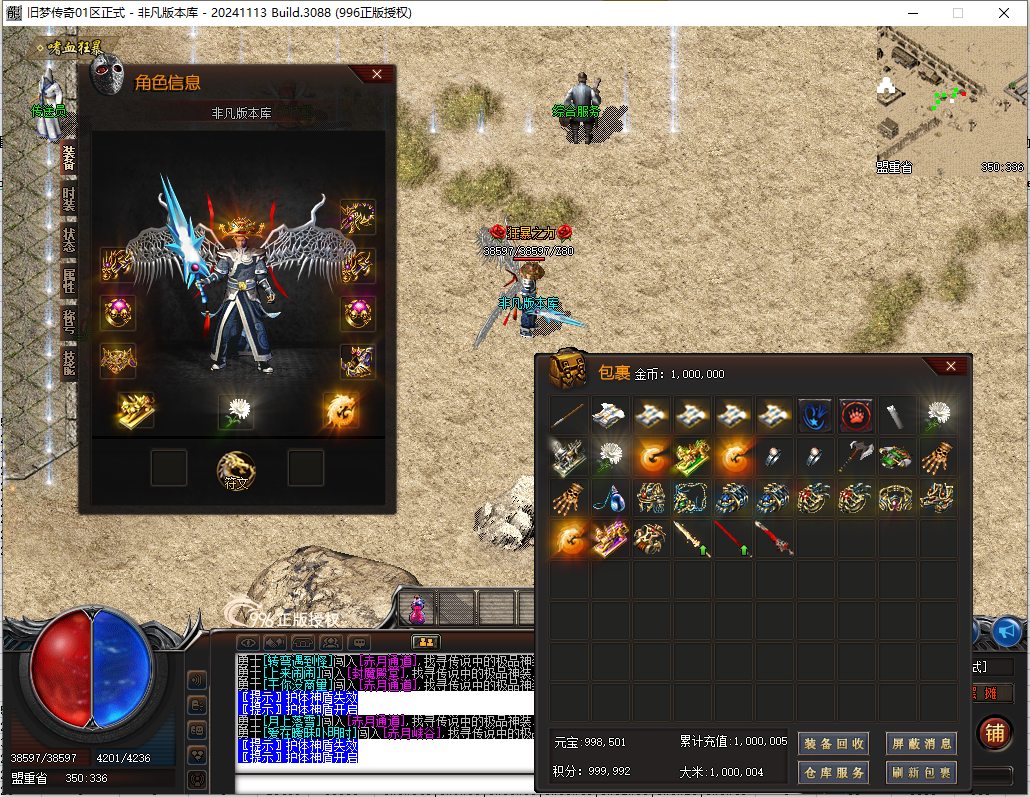The image size is (1030, 797).
Task: Switch to the 技能 skills tab
Action: pos(69,361)
